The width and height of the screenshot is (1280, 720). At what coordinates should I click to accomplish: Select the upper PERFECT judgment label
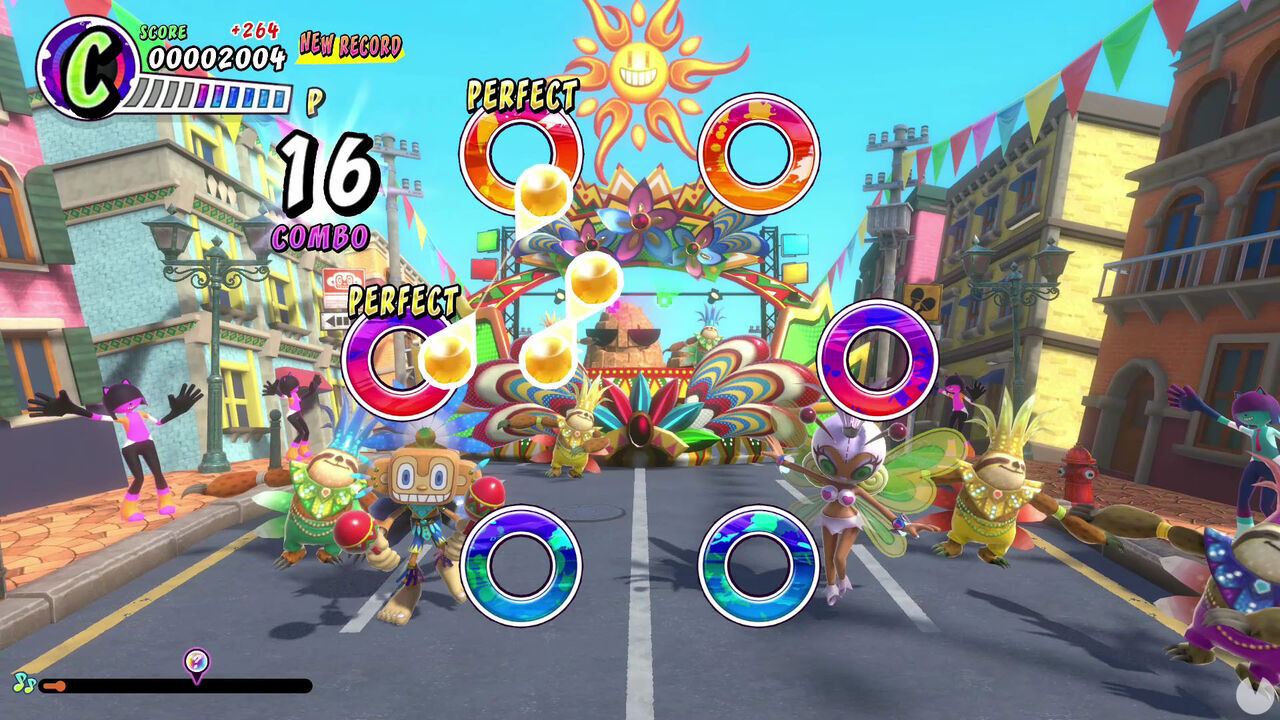click(x=521, y=95)
